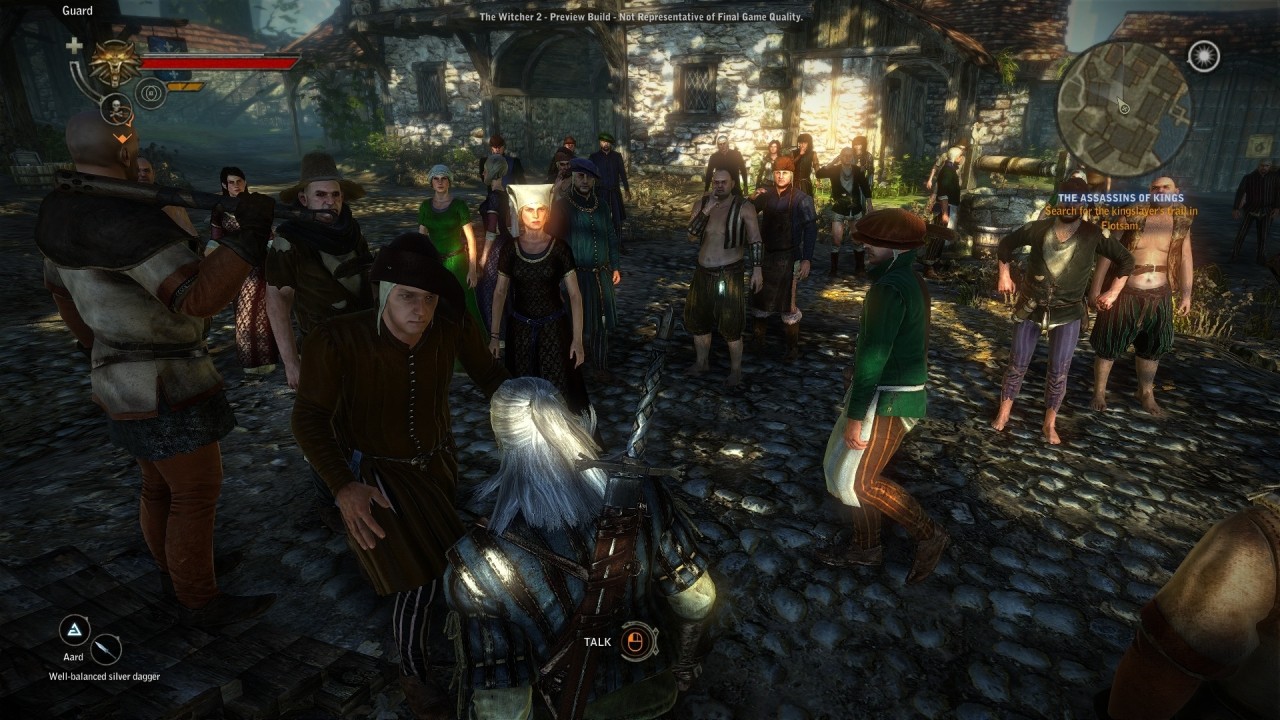Viewport: 1280px width, 720px height.
Task: Select the well-balanced silver dagger slot
Action: click(x=105, y=650)
